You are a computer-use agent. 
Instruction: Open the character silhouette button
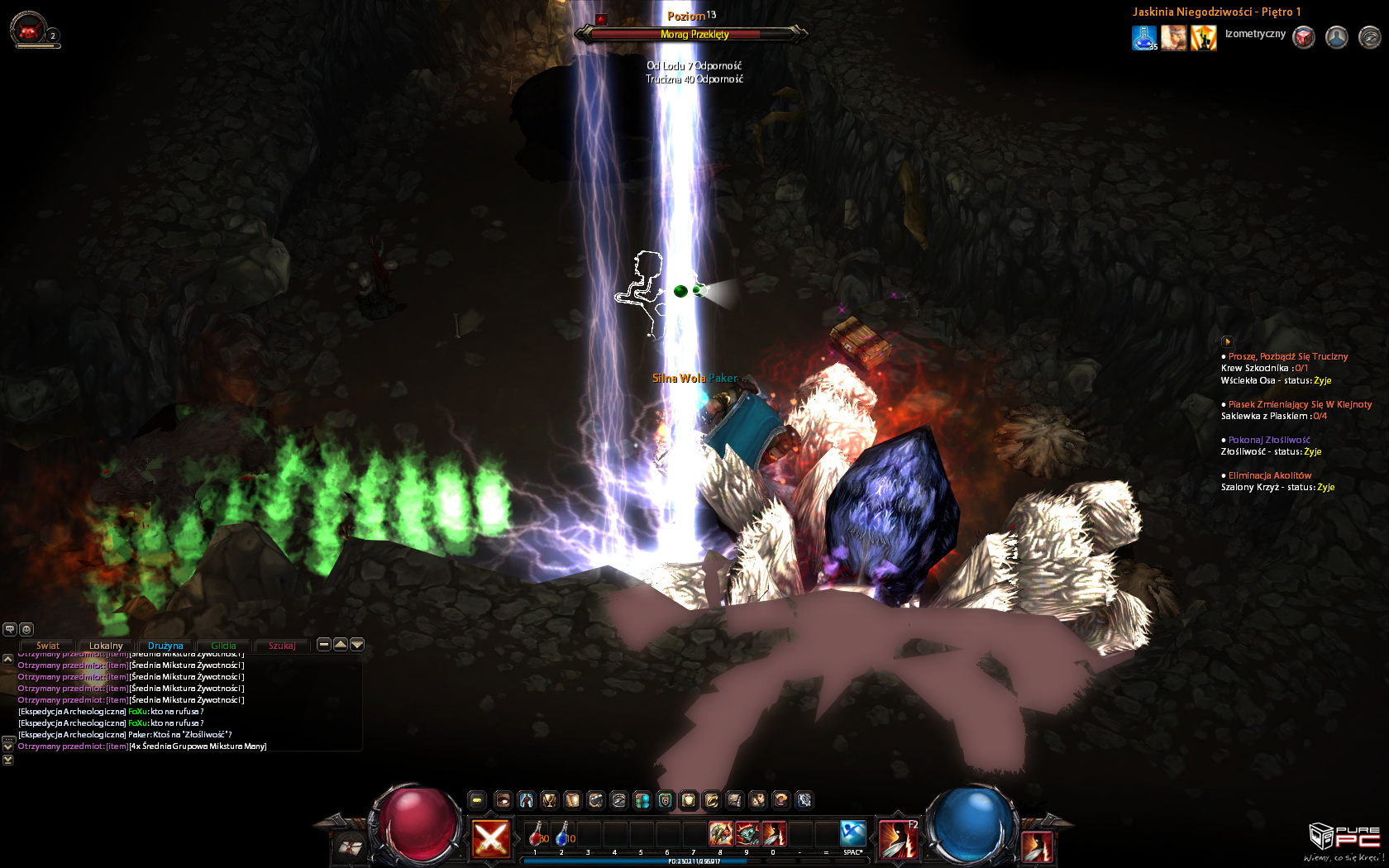click(x=1337, y=37)
